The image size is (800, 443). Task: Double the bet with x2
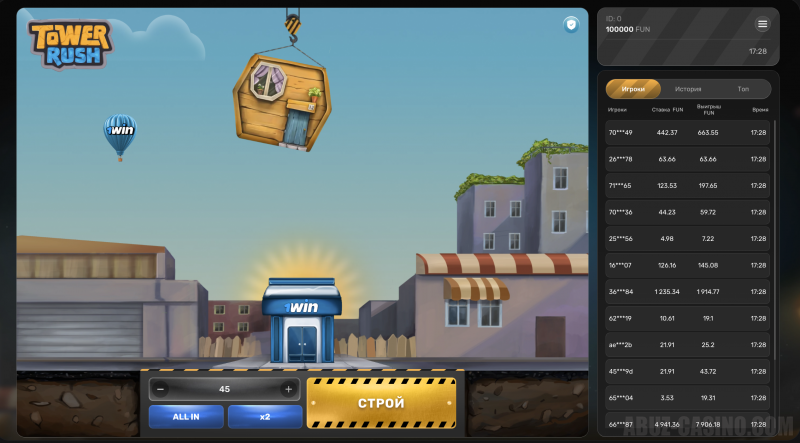(265, 416)
